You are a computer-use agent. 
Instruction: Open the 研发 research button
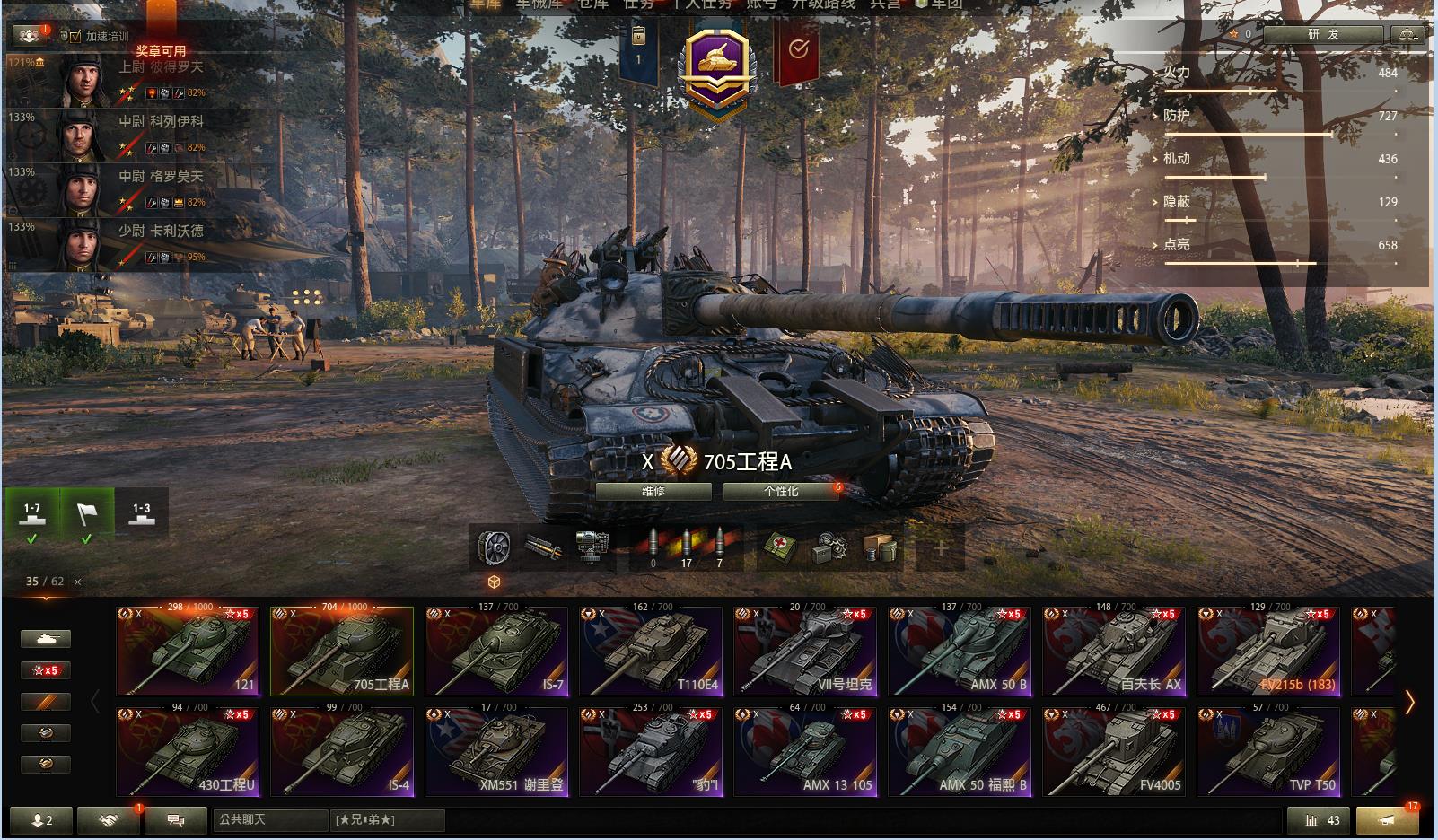[1323, 34]
